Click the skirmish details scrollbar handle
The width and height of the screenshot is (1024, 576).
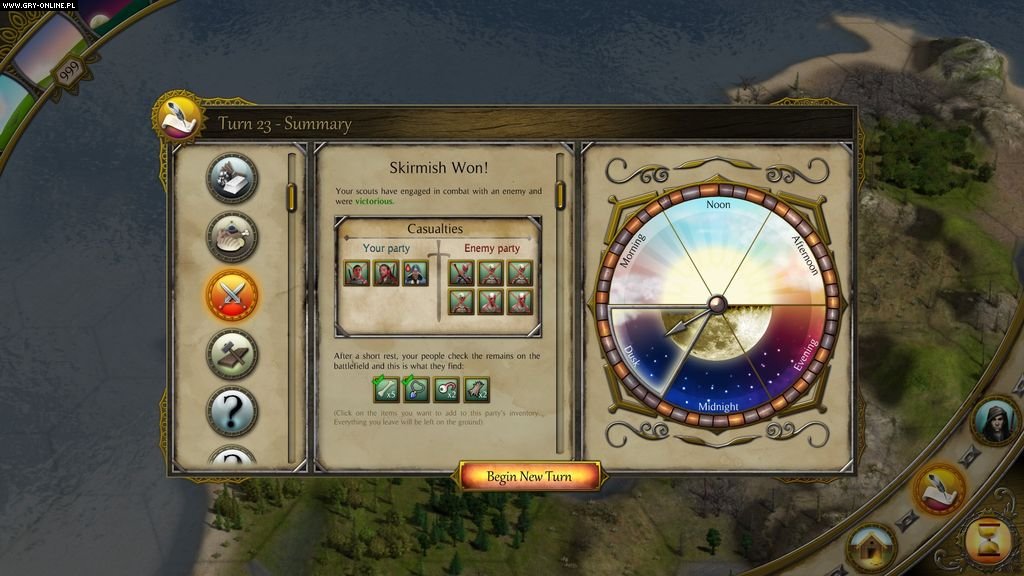click(560, 194)
